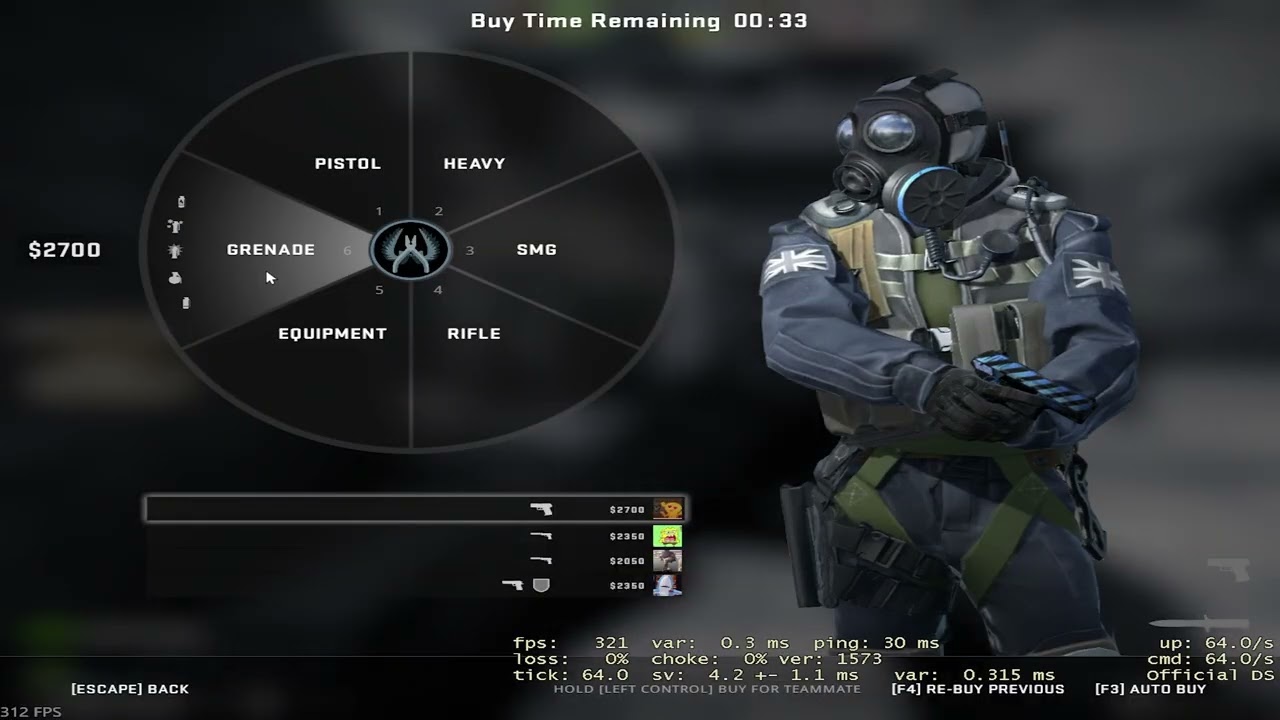Click Re-Buy Previous at the bottom
The image size is (1280, 720).
977,689
